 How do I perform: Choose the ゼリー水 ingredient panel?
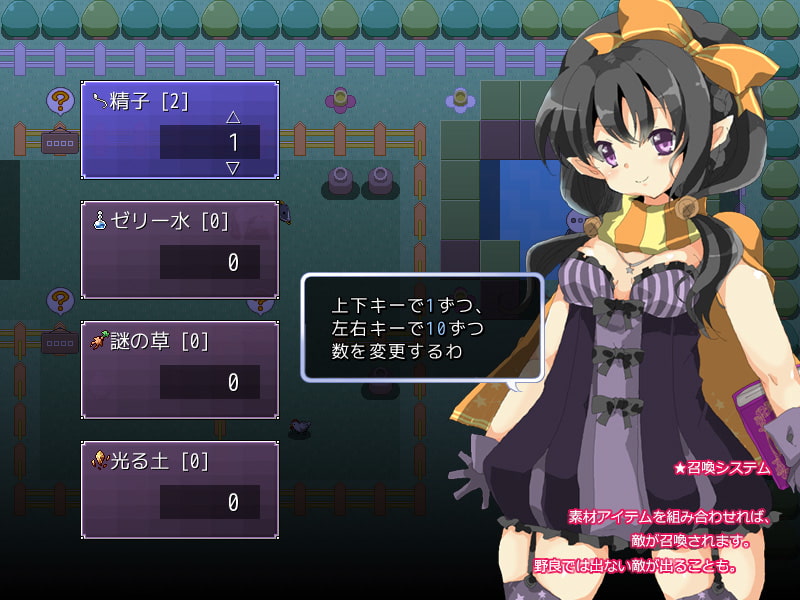coord(179,249)
